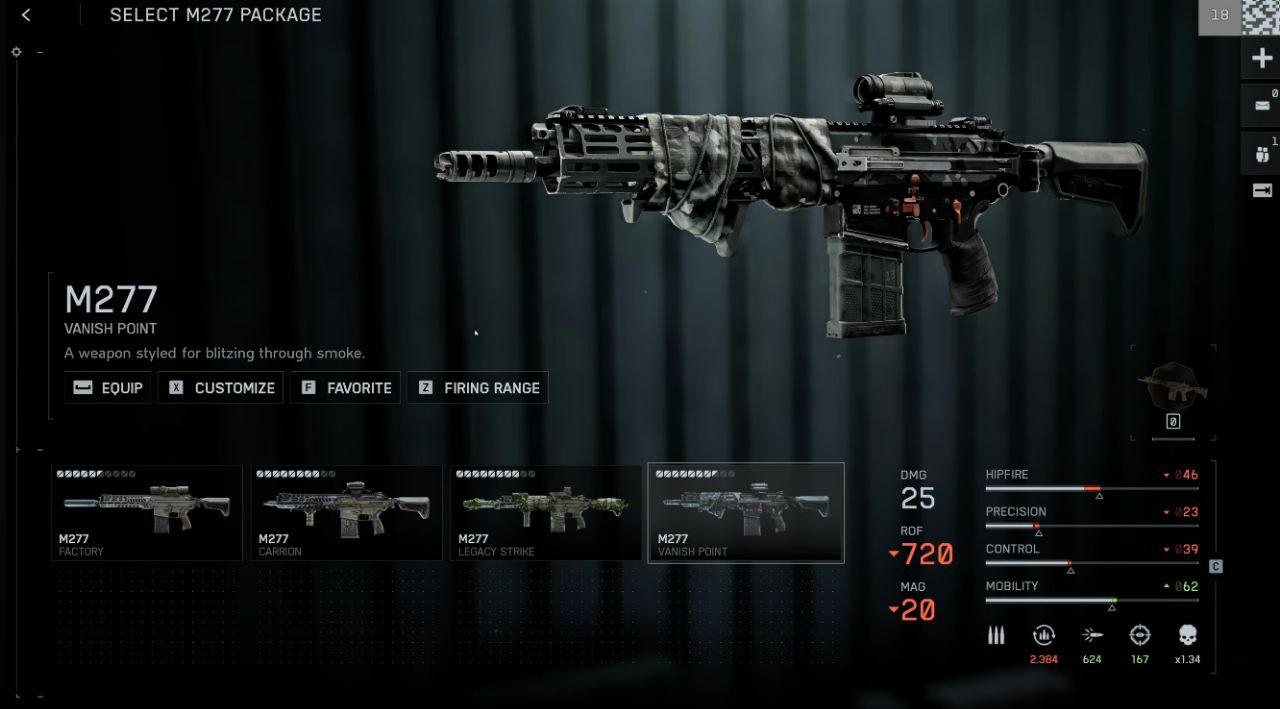Select the M277 Vanish Point tile

point(746,512)
